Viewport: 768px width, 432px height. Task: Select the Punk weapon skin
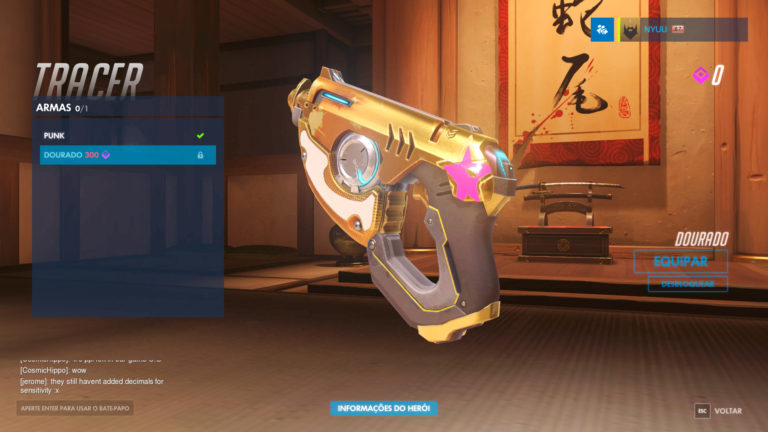coord(127,134)
